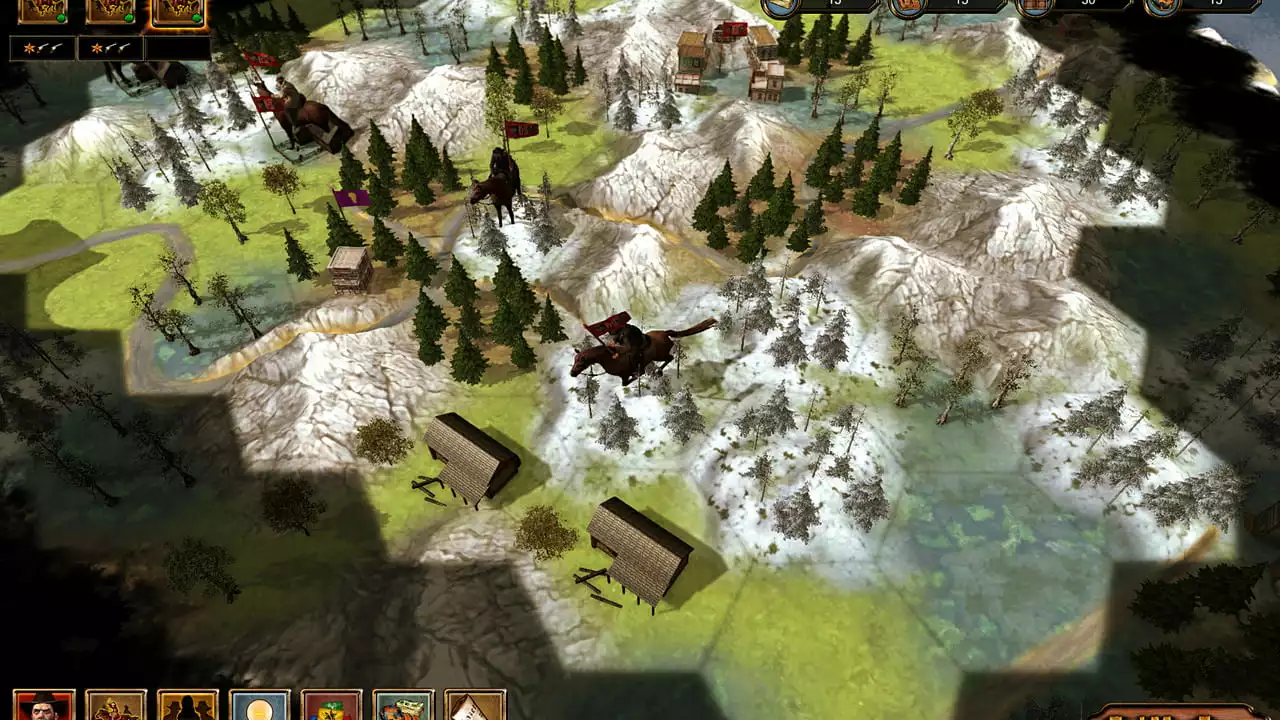Viewport: 1280px width, 720px height.
Task: Open the colorful goods icon on red
Action: tap(332, 705)
